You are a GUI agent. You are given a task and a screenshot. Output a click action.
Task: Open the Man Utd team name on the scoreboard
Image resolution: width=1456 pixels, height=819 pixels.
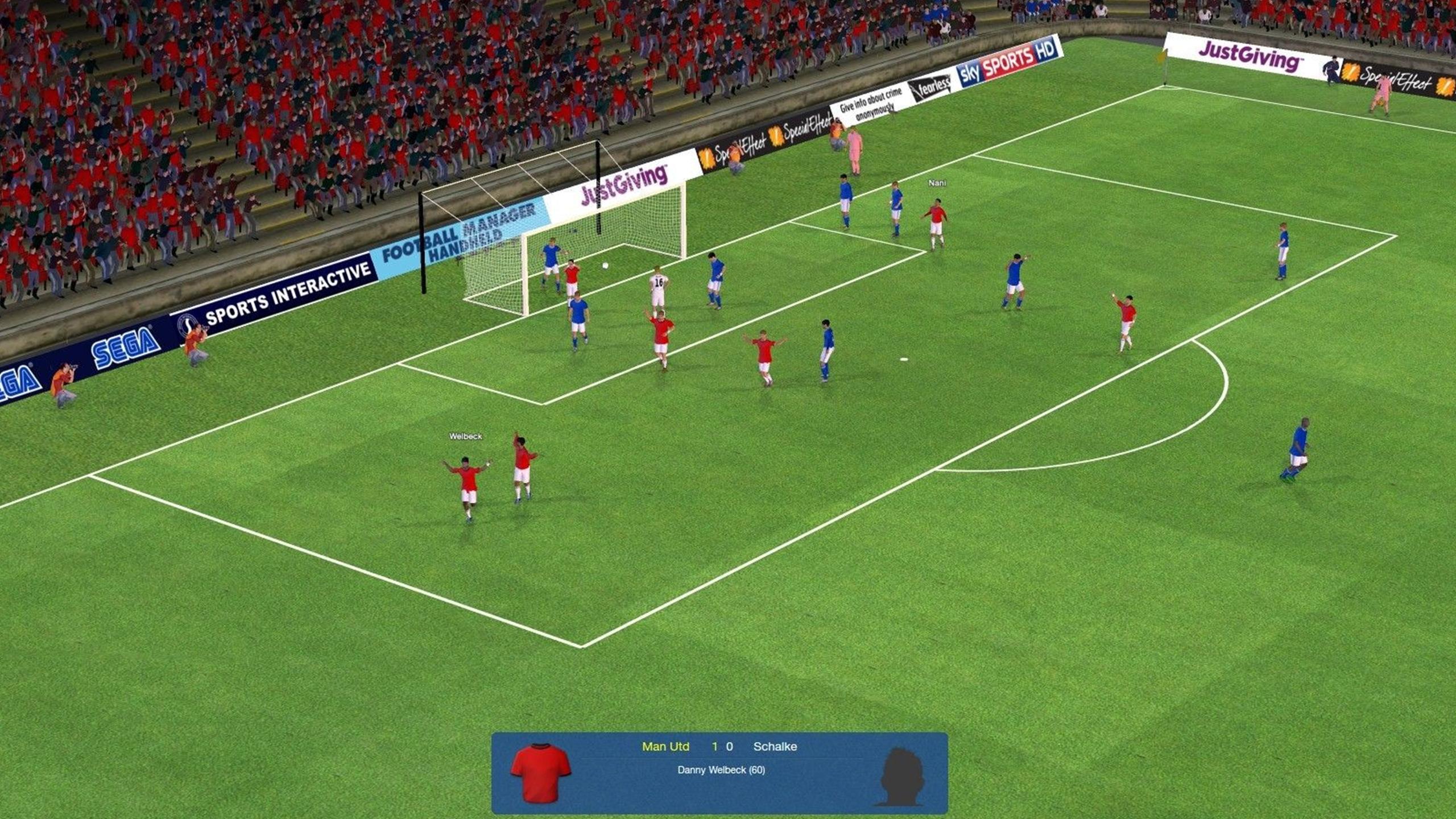click(x=667, y=746)
